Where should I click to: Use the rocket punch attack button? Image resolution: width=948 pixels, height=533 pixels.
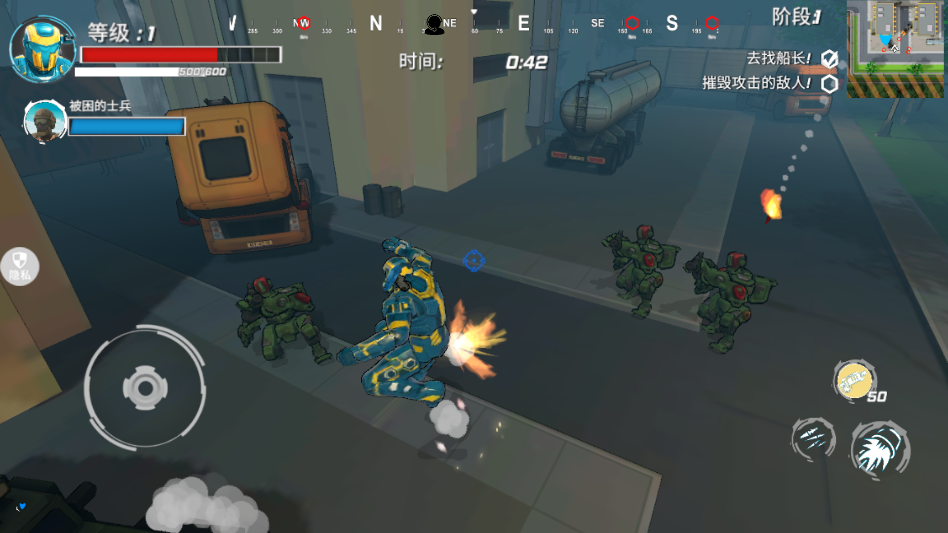[880, 448]
